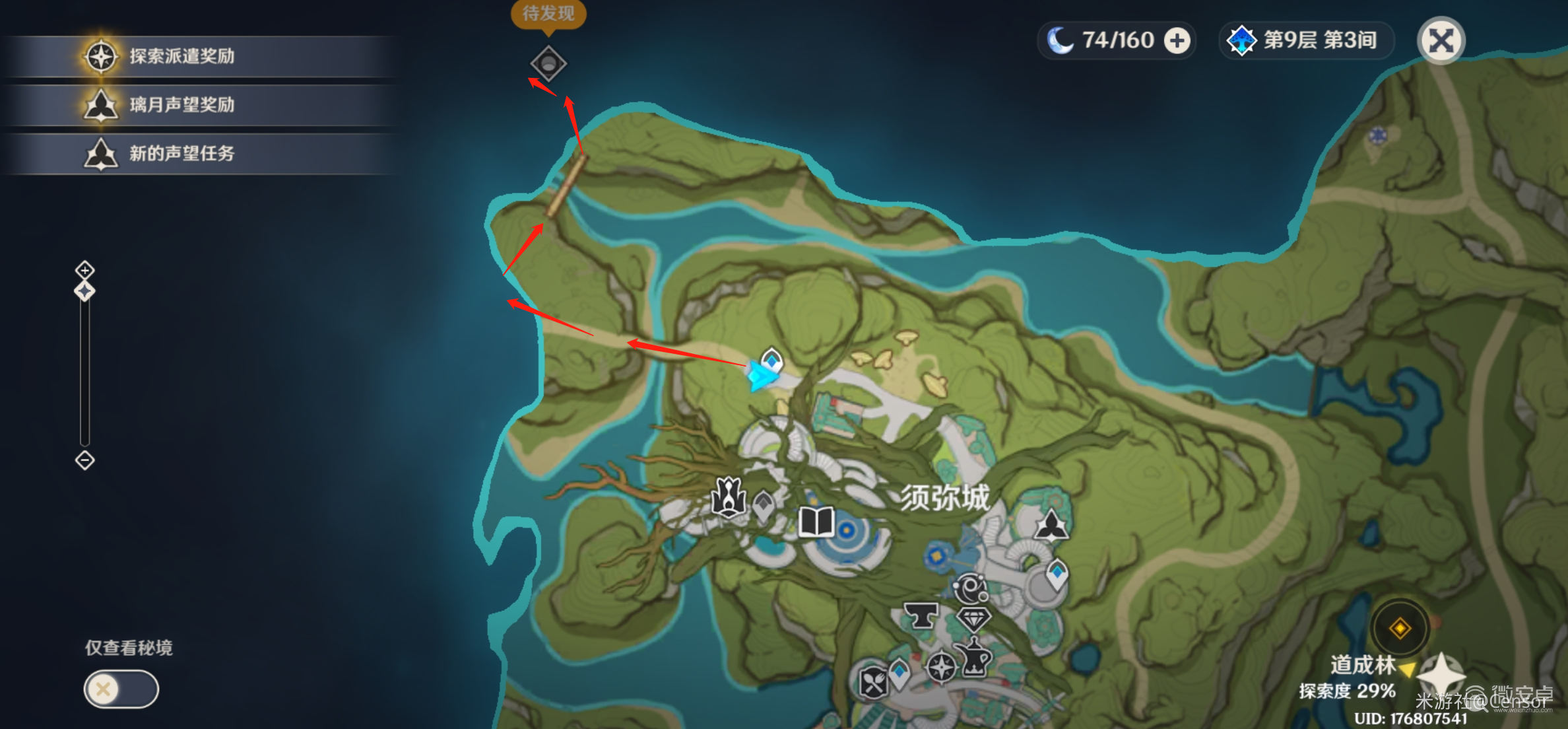
Task: Open the 道成林 exploration progress button
Action: click(x=1400, y=628)
